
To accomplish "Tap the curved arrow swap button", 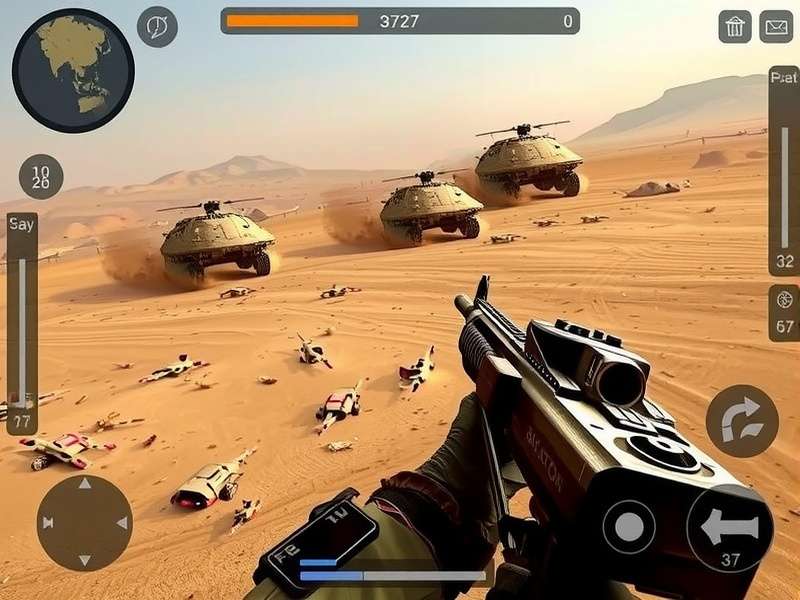I will [741, 420].
